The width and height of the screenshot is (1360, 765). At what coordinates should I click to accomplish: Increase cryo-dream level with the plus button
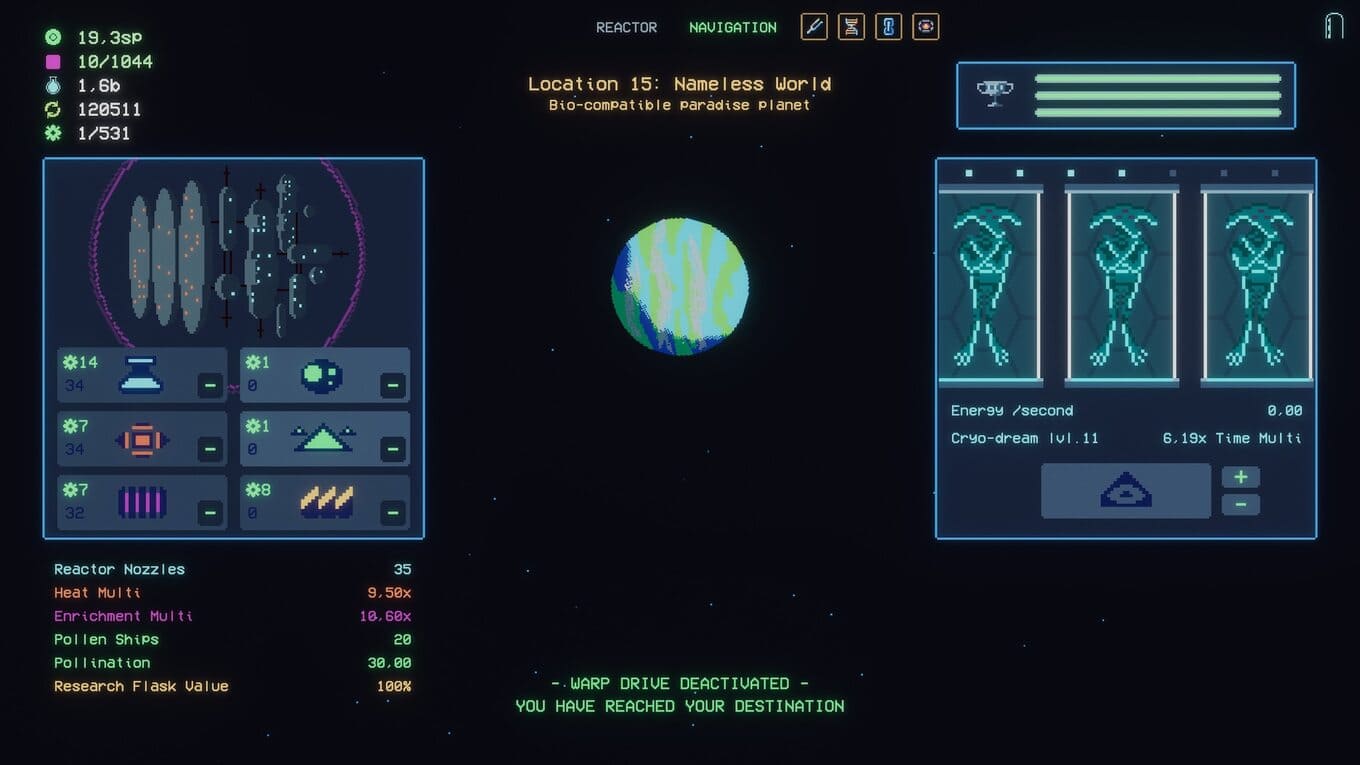point(1240,477)
